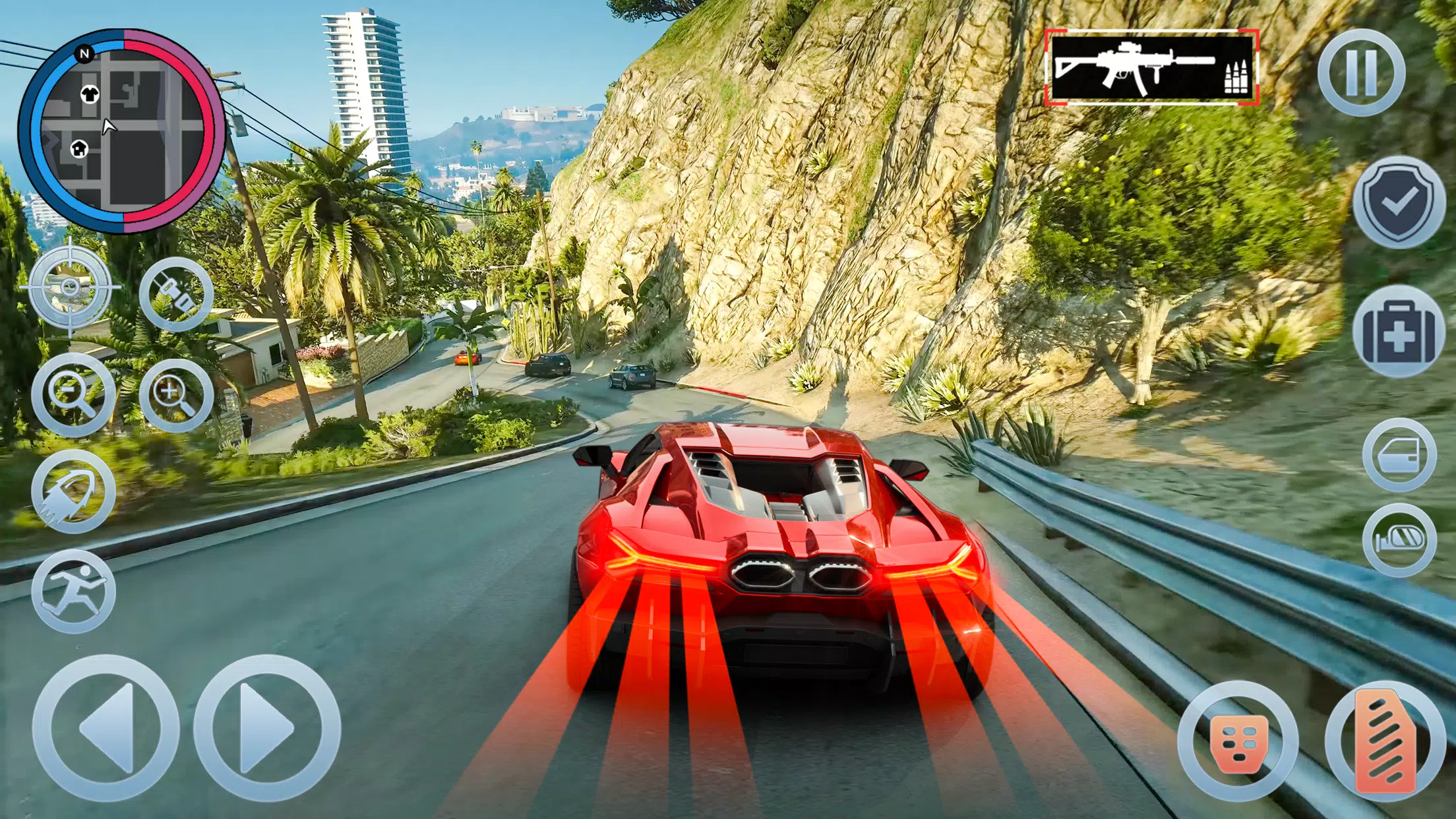This screenshot has width=1456, height=819.
Task: Tap the car door exit button
Action: [x=1399, y=455]
